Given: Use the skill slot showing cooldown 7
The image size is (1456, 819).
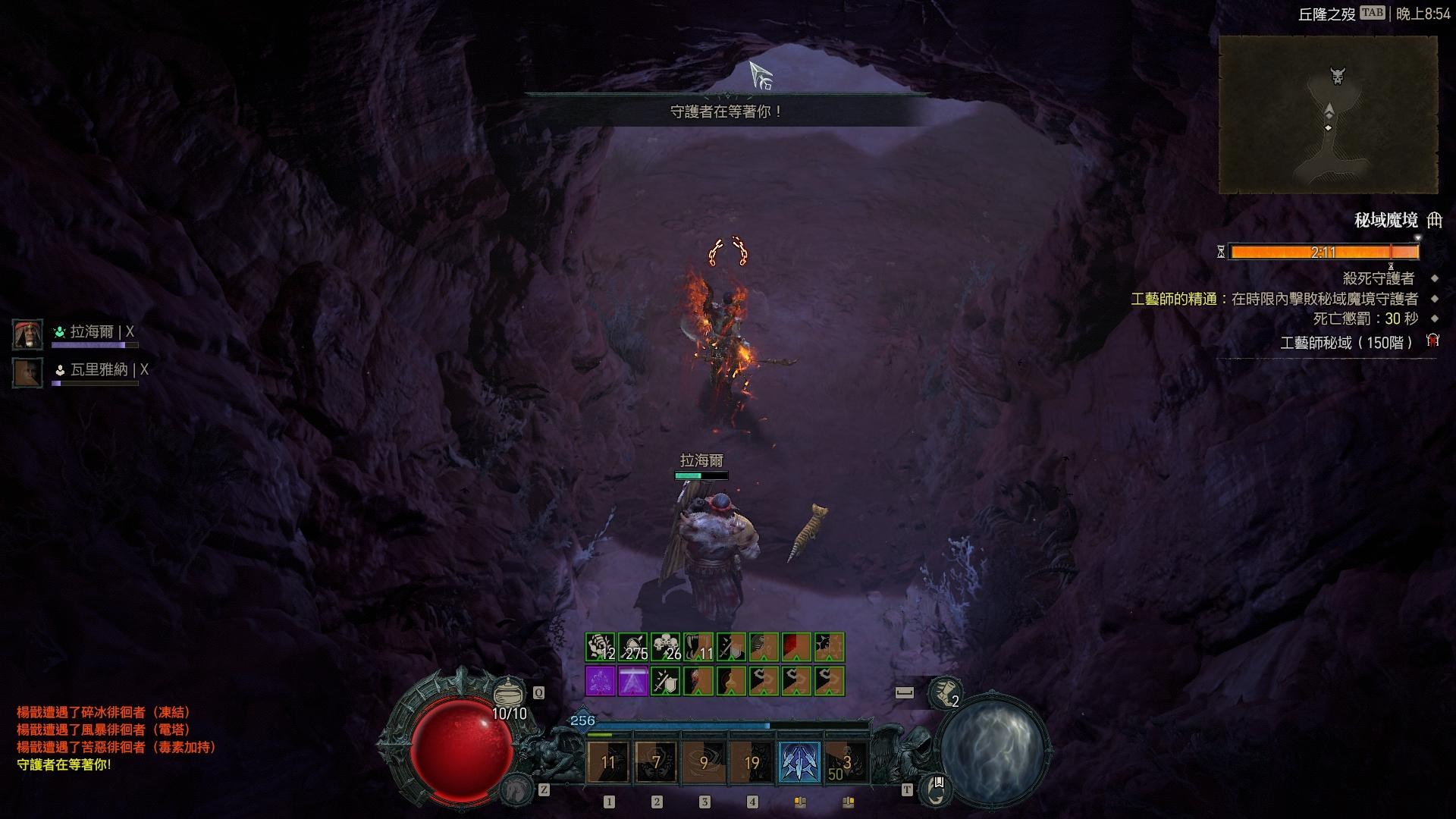Looking at the screenshot, I should coord(656,761).
